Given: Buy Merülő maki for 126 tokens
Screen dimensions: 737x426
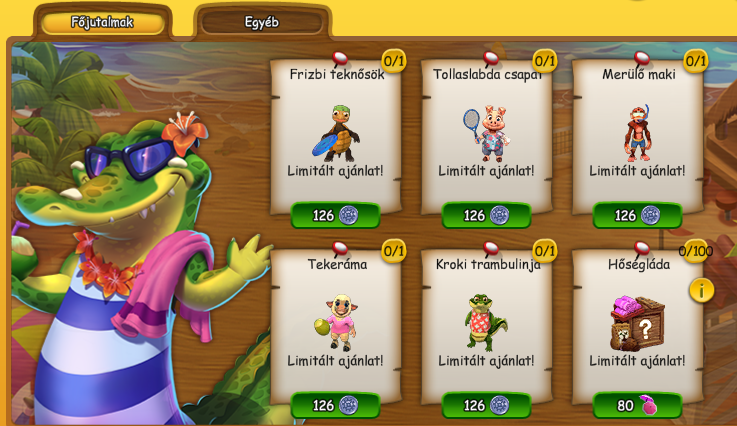Looking at the screenshot, I should tap(638, 215).
